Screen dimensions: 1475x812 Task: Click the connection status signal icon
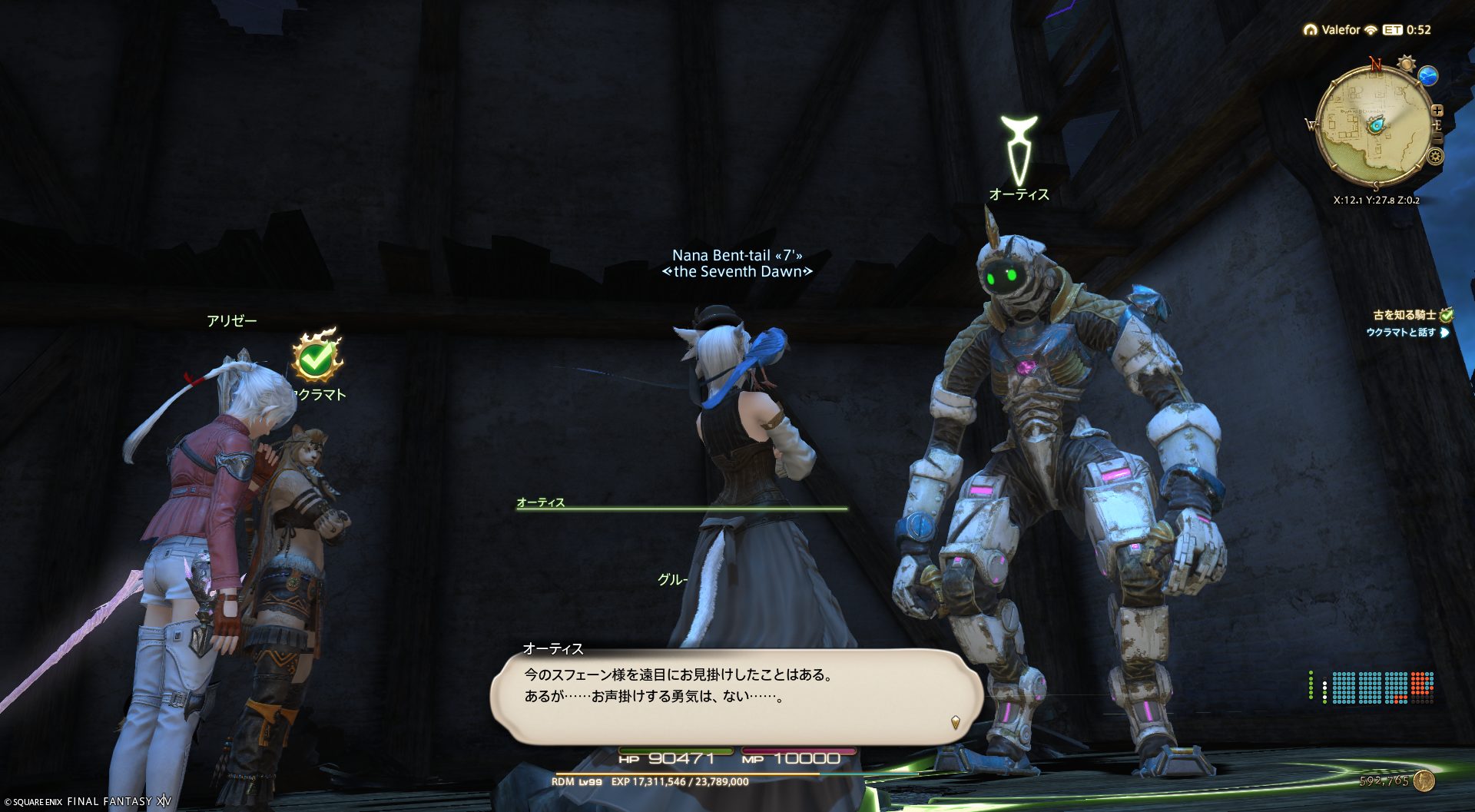pos(1371,30)
